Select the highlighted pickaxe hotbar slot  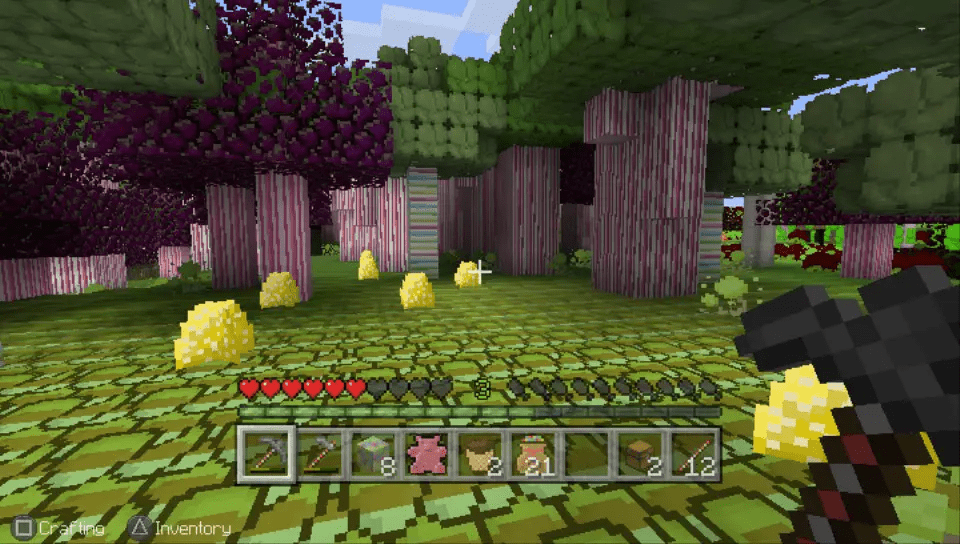(267, 453)
